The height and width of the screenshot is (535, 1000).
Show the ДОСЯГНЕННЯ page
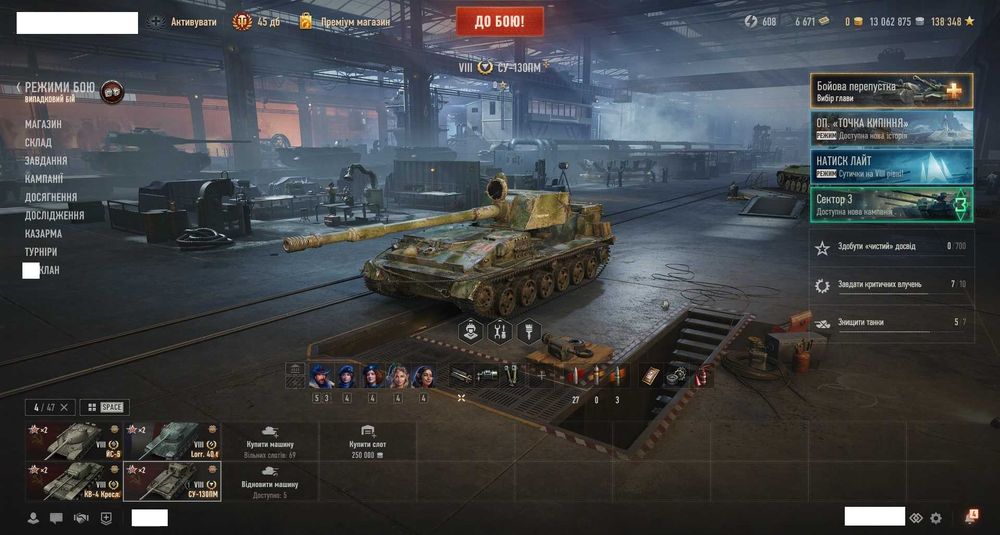pos(51,197)
